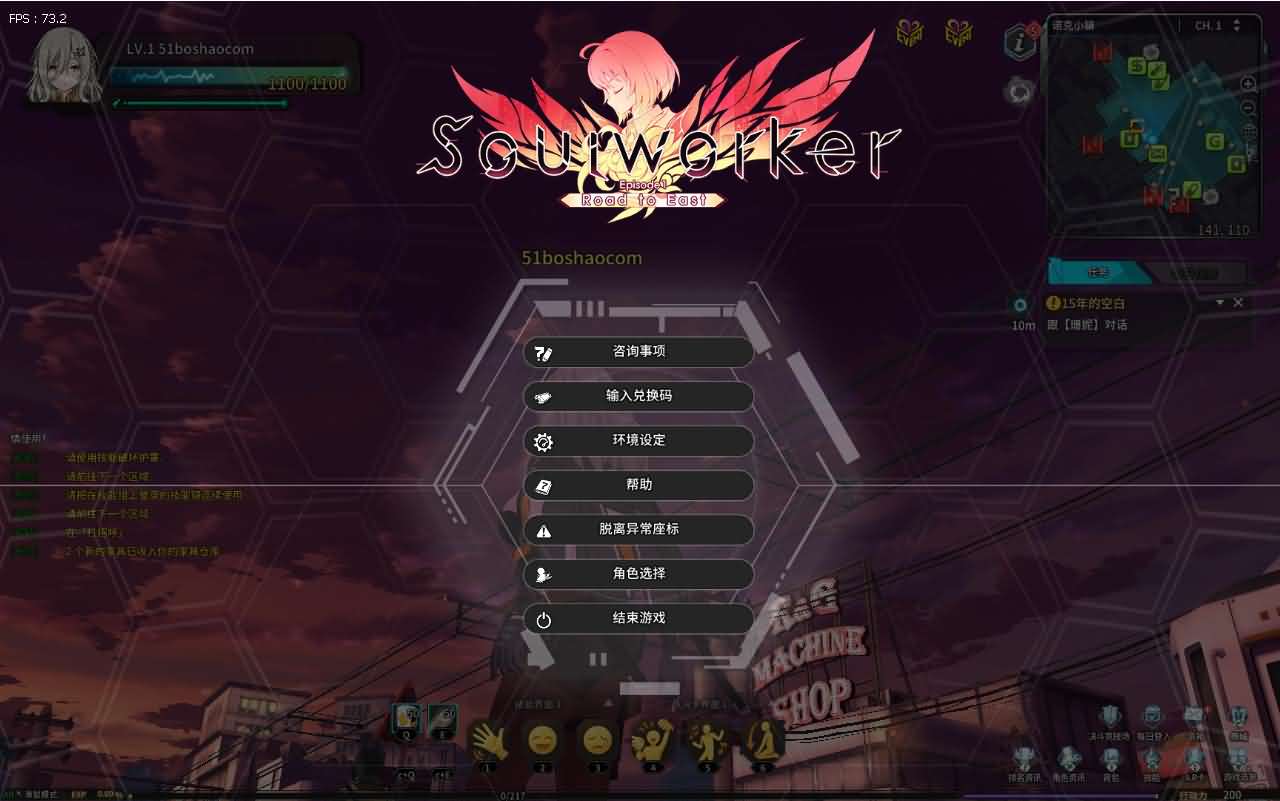Zoom in on the minimap with the plus icon
Image resolution: width=1280 pixels, height=801 pixels.
[1246, 84]
